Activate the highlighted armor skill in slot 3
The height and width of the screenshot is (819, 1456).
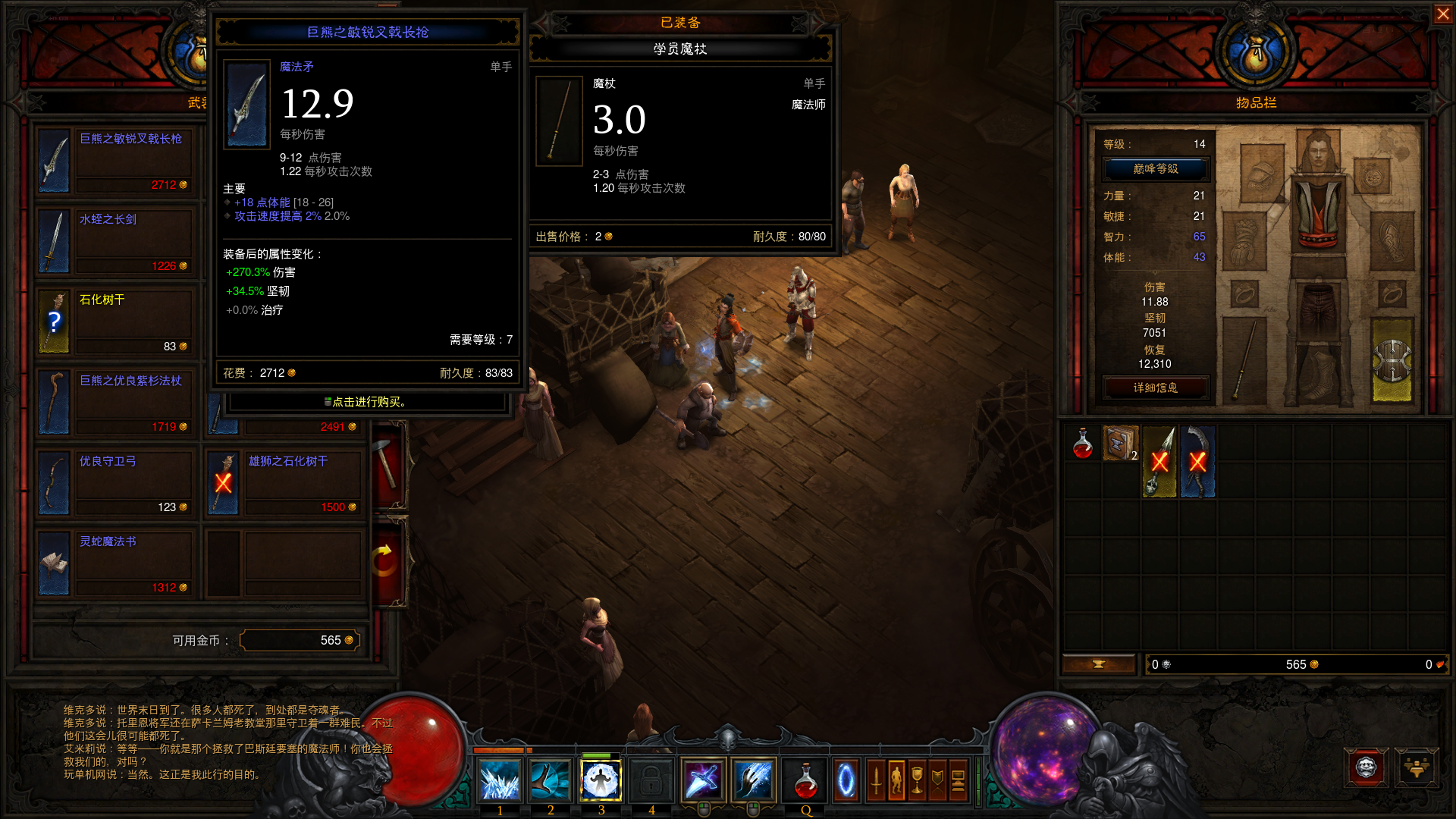601,781
